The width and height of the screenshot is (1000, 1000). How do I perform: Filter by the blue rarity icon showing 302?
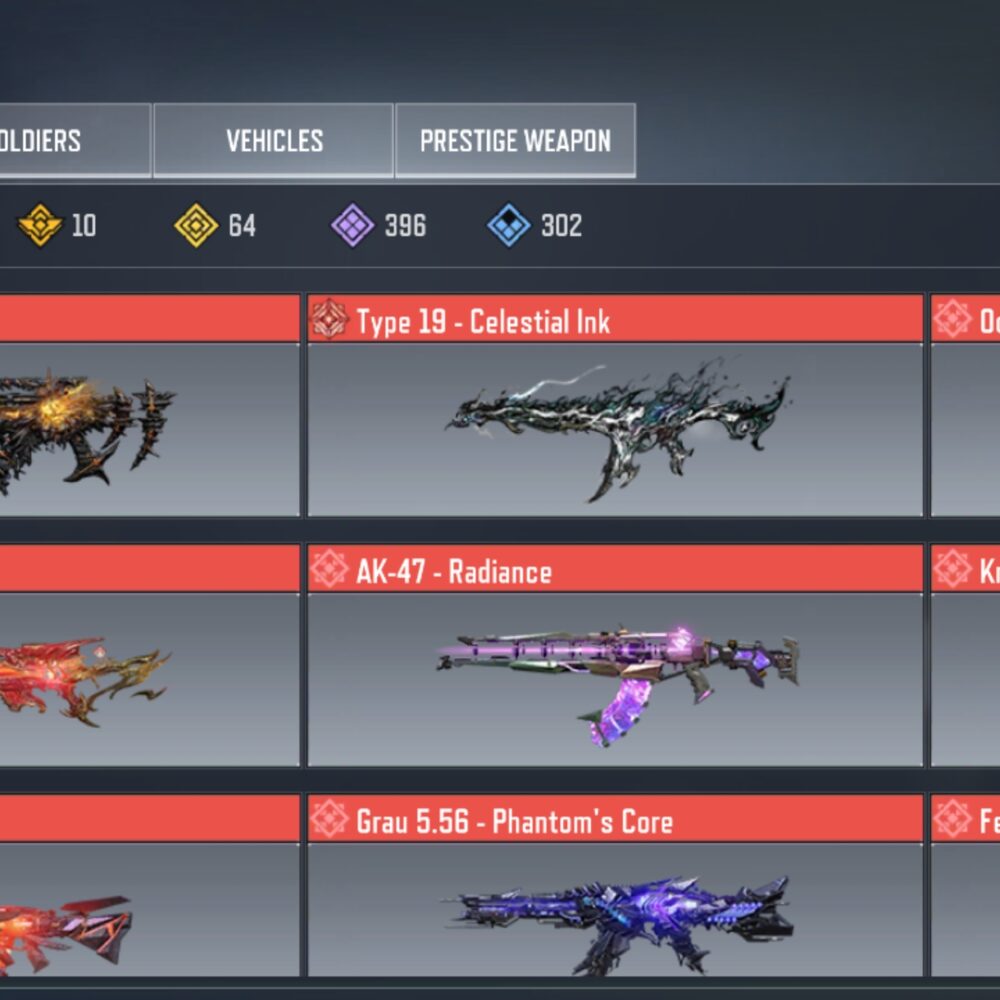tap(509, 225)
